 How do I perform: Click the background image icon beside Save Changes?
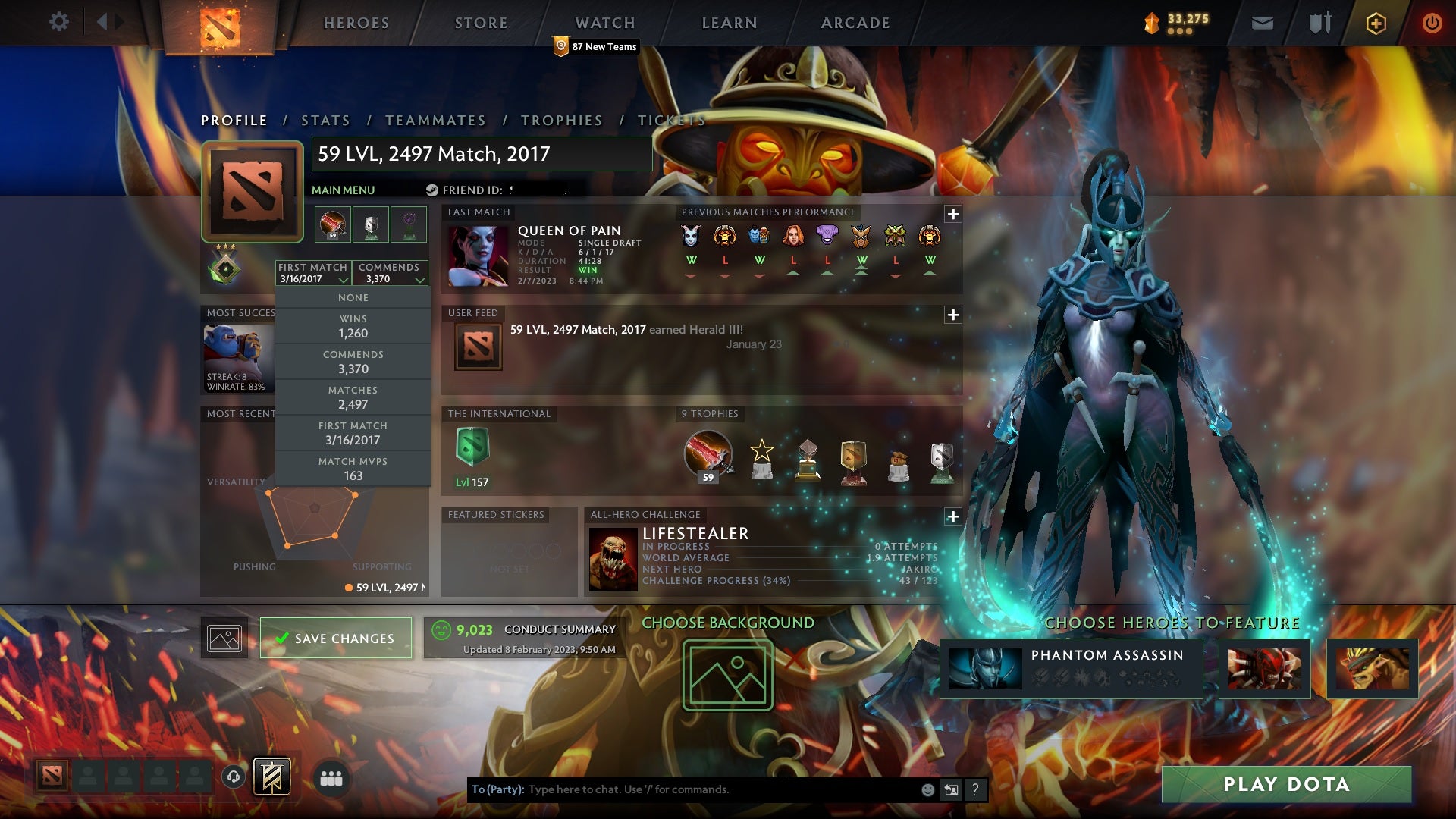pos(224,638)
